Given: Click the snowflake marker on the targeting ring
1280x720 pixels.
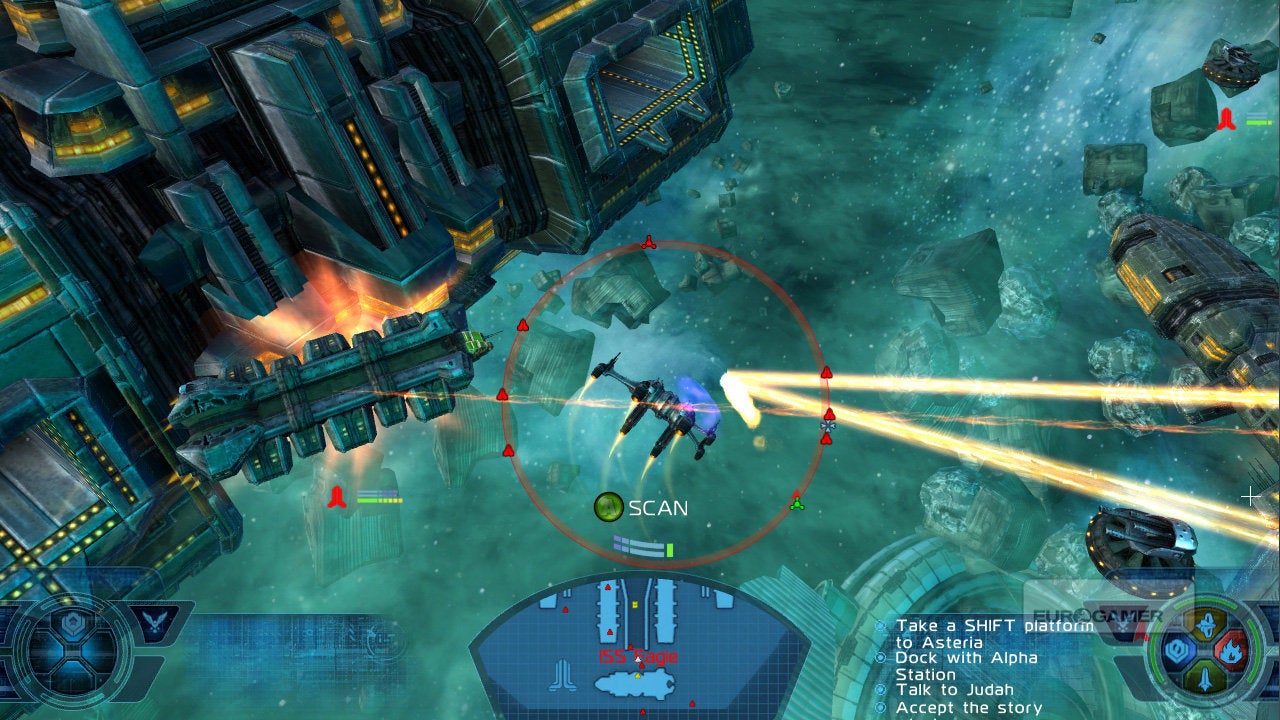Looking at the screenshot, I should click(x=826, y=425).
